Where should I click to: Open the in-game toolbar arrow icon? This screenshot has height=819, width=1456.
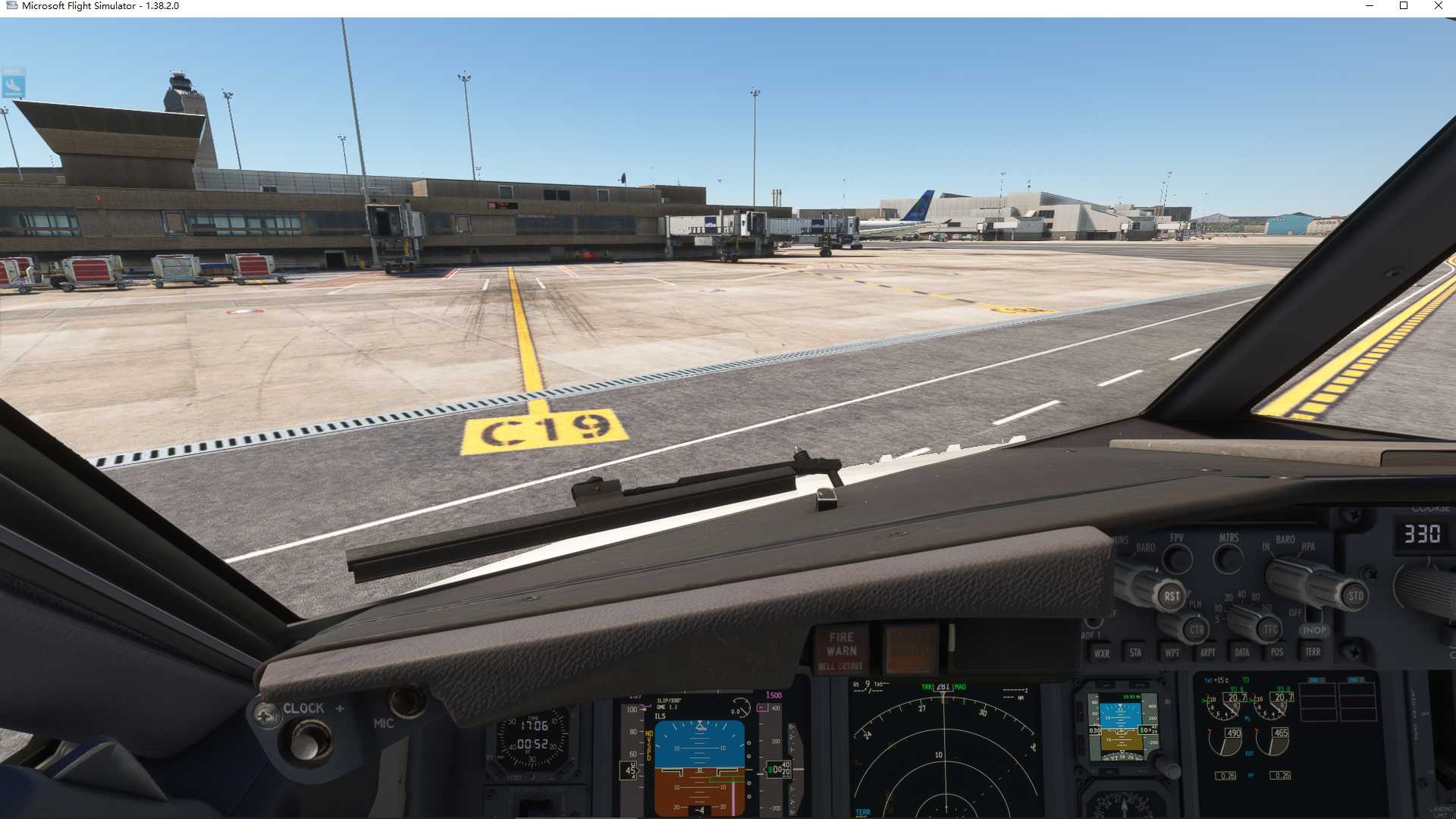[15, 85]
